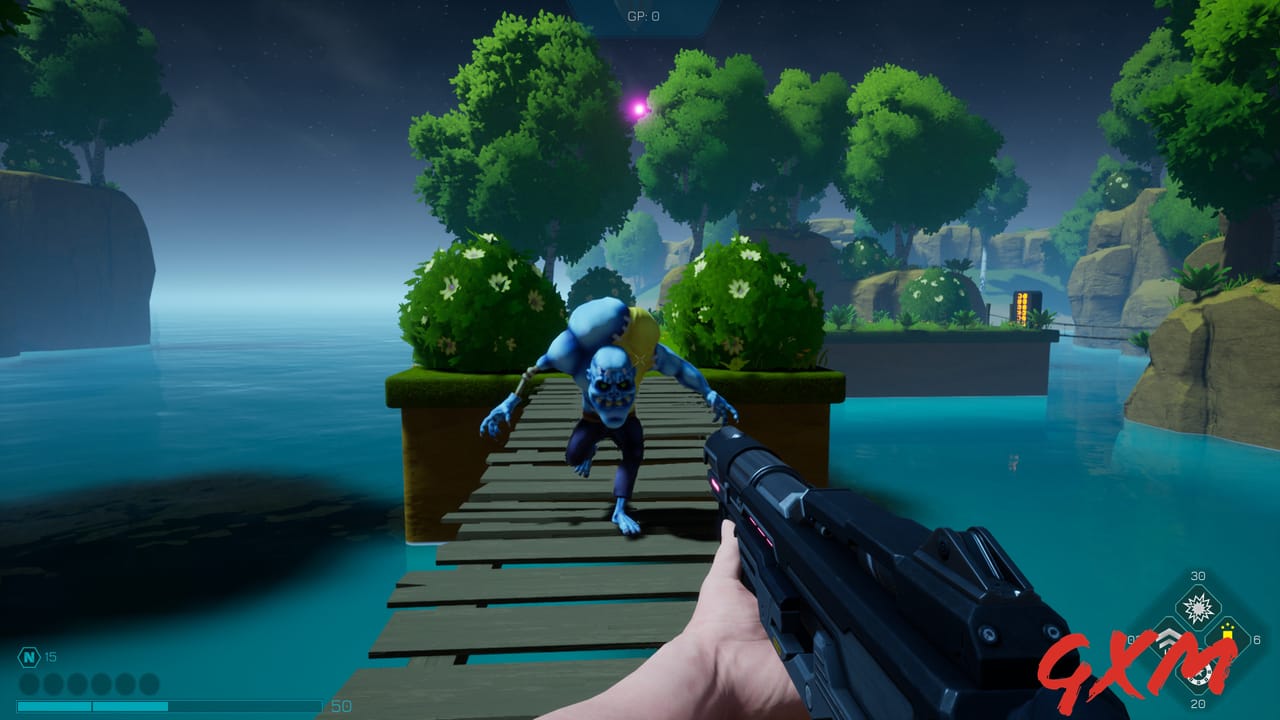This screenshot has width=1280, height=720.
Task: Click the 15 currency value beside N badge
Action: tap(50, 656)
